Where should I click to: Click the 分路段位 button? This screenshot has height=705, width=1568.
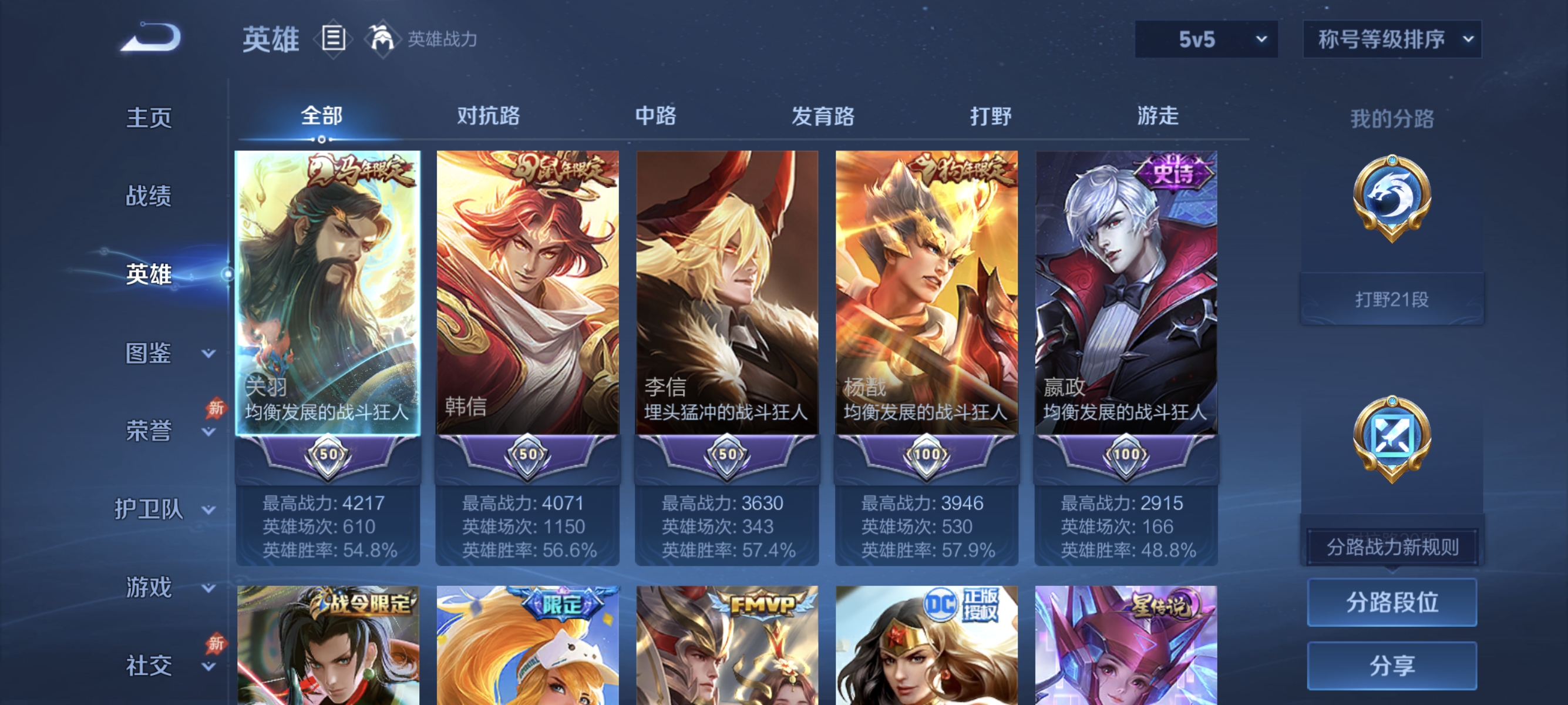[1394, 603]
